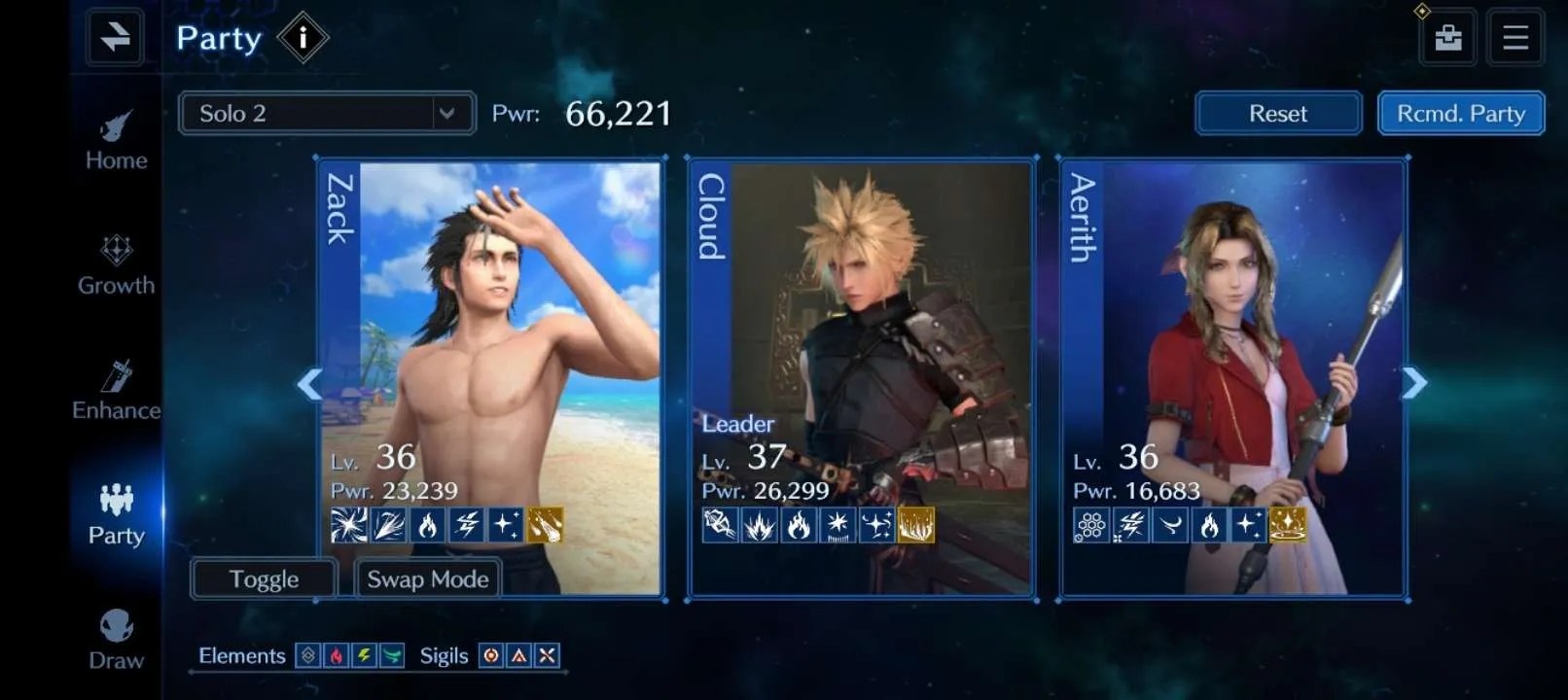Open the Enhance tab
Screen dimensions: 1568x700
coord(116,391)
